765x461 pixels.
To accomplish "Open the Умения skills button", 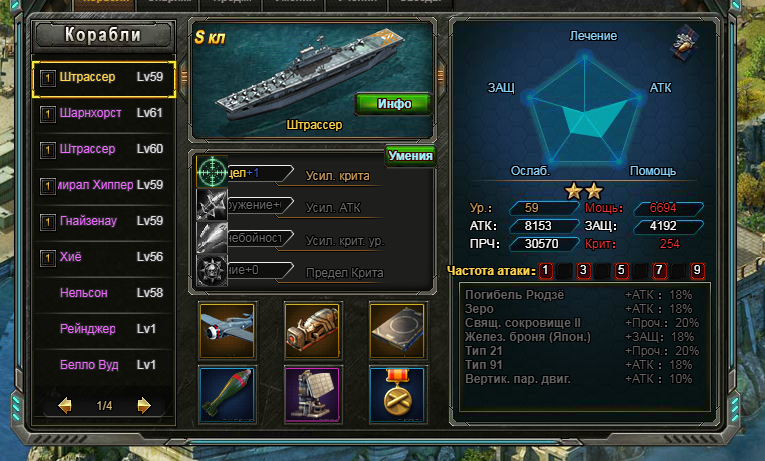I will (x=410, y=155).
